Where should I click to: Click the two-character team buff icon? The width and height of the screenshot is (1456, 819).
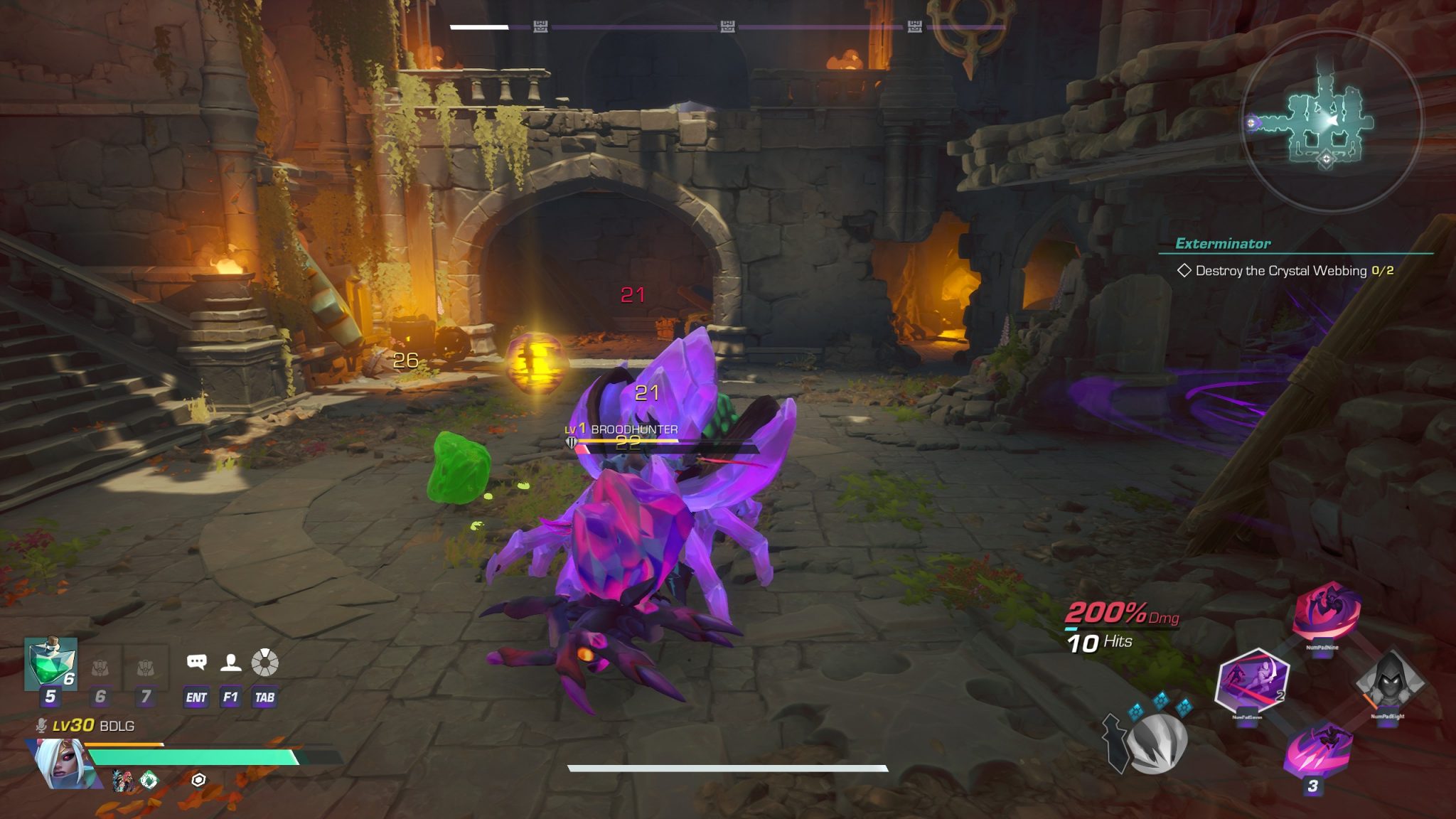[122, 781]
